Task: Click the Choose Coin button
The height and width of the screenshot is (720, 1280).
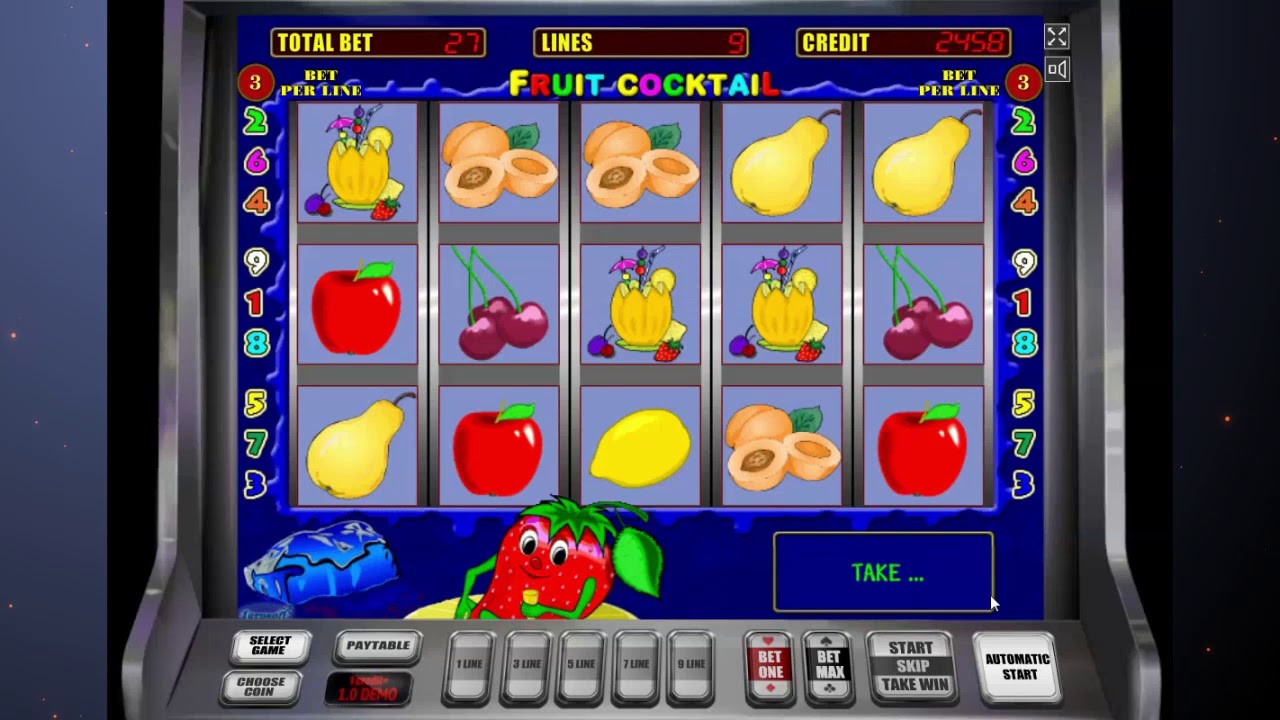Action: [261, 686]
